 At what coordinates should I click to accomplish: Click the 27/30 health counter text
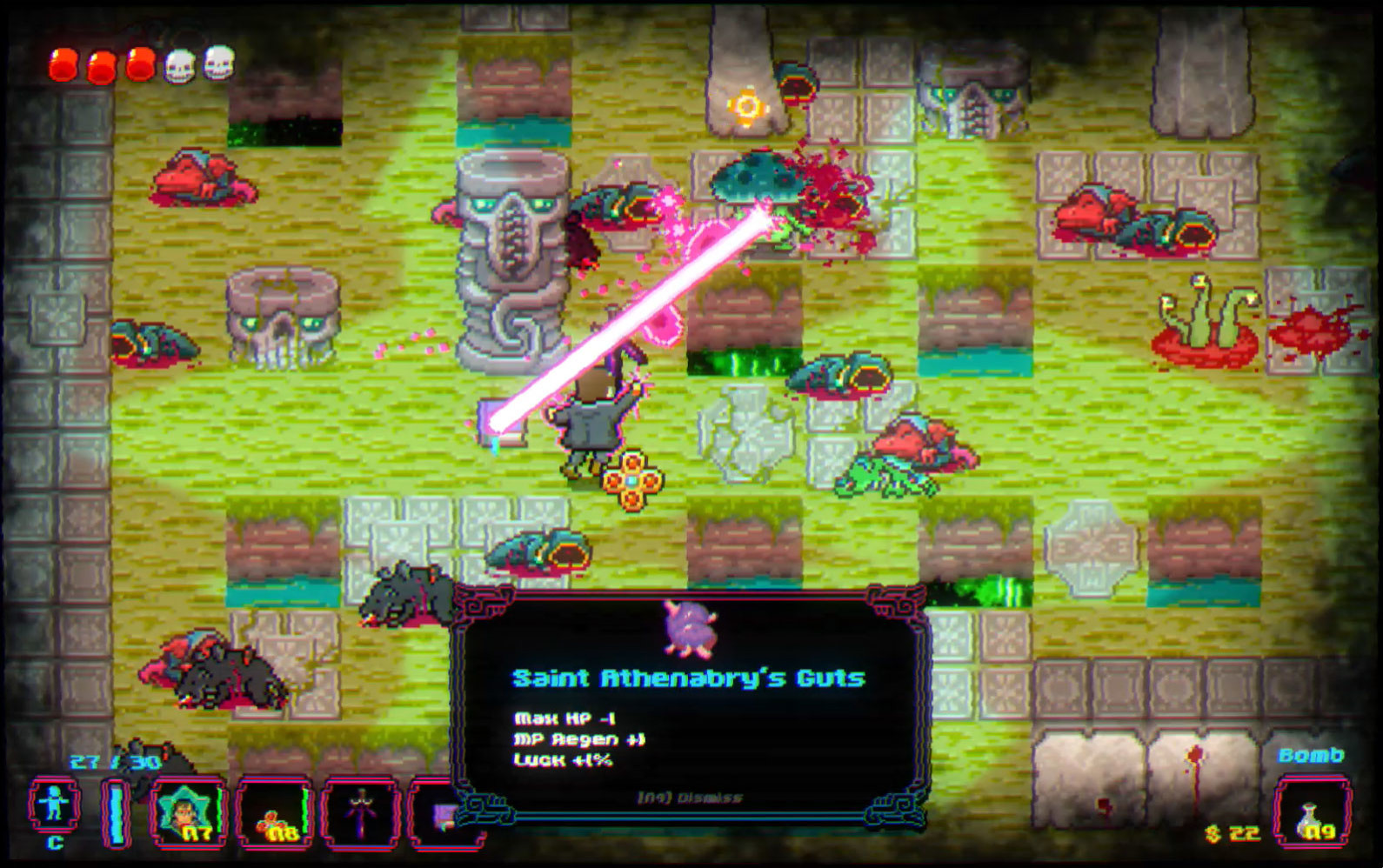pyautogui.click(x=114, y=759)
